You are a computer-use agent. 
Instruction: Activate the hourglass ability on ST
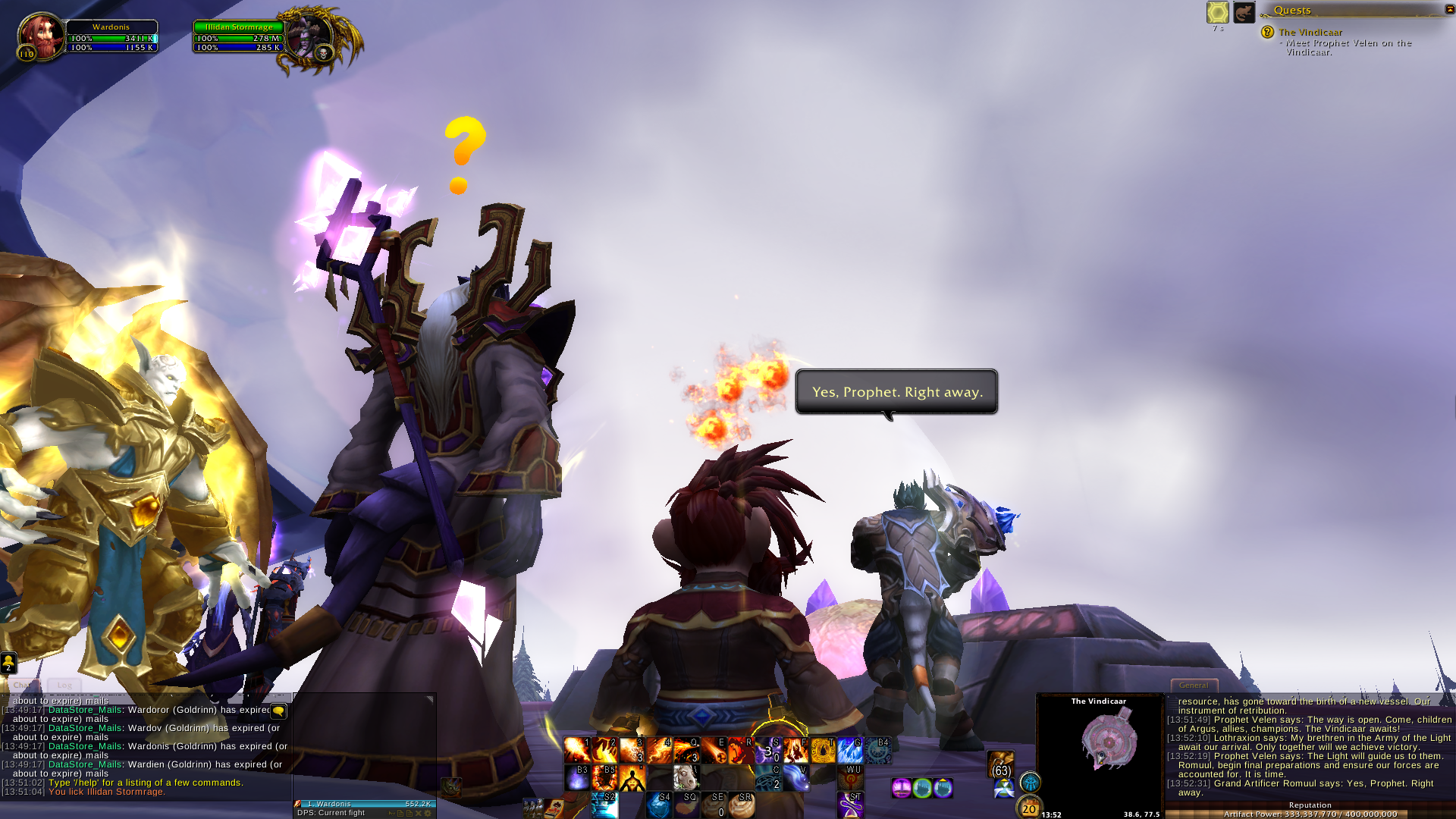point(850,805)
